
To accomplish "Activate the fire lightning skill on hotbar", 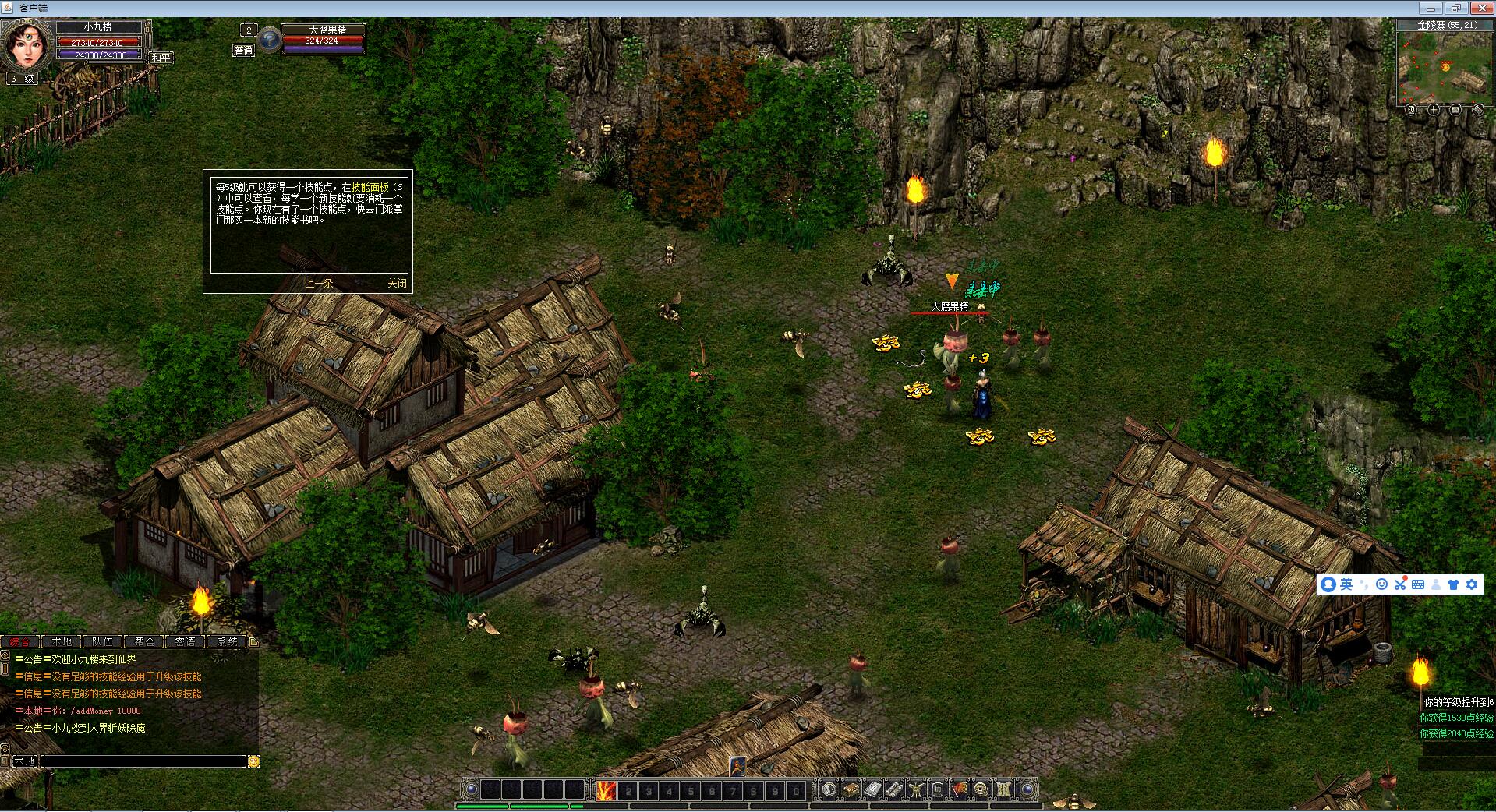I will click(x=606, y=790).
